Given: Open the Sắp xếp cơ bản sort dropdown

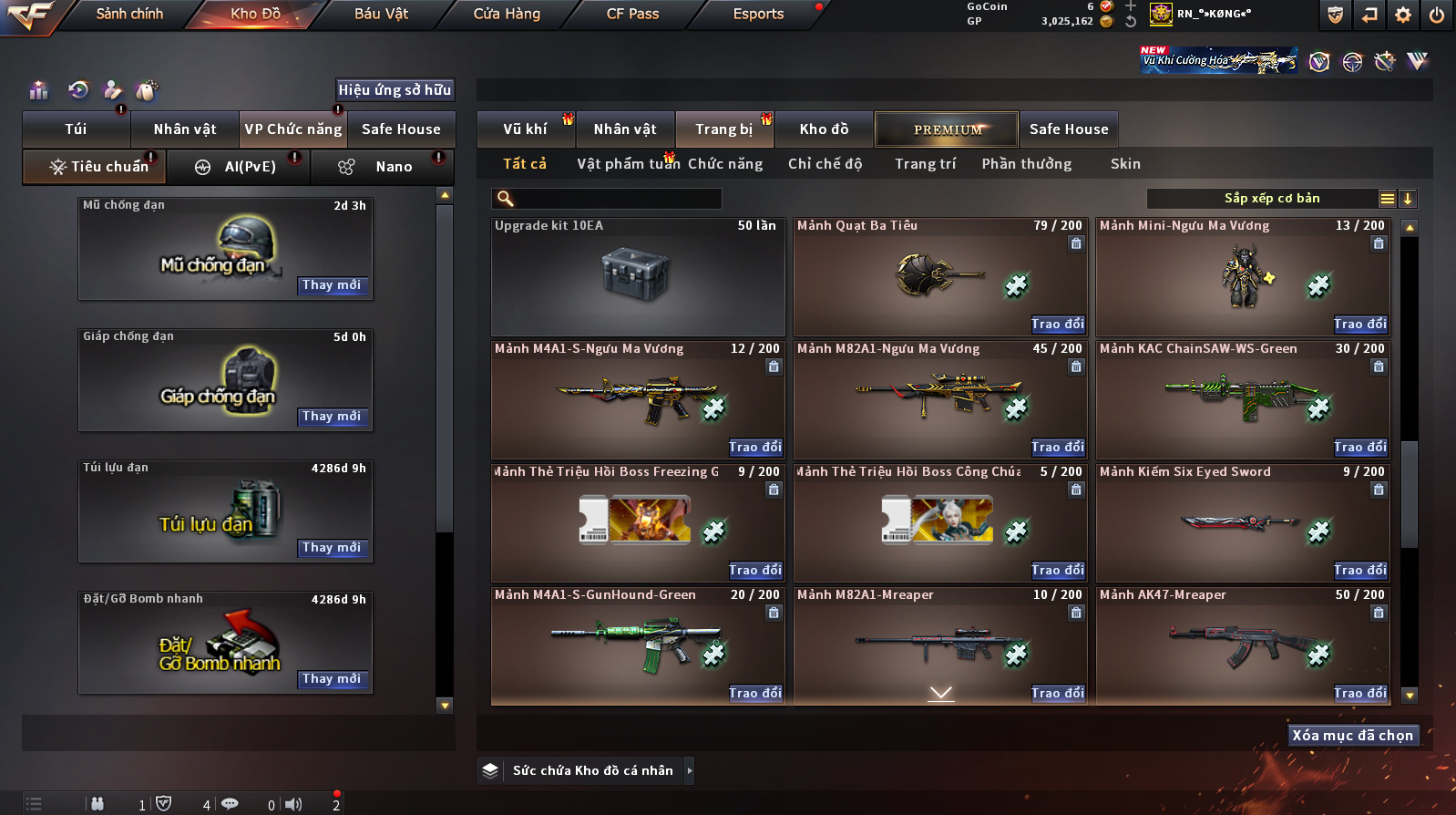Looking at the screenshot, I should pyautogui.click(x=1272, y=199).
